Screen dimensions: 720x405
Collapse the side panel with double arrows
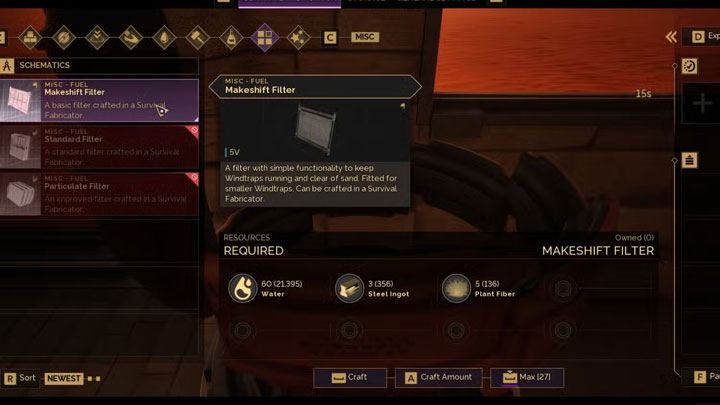(672, 37)
